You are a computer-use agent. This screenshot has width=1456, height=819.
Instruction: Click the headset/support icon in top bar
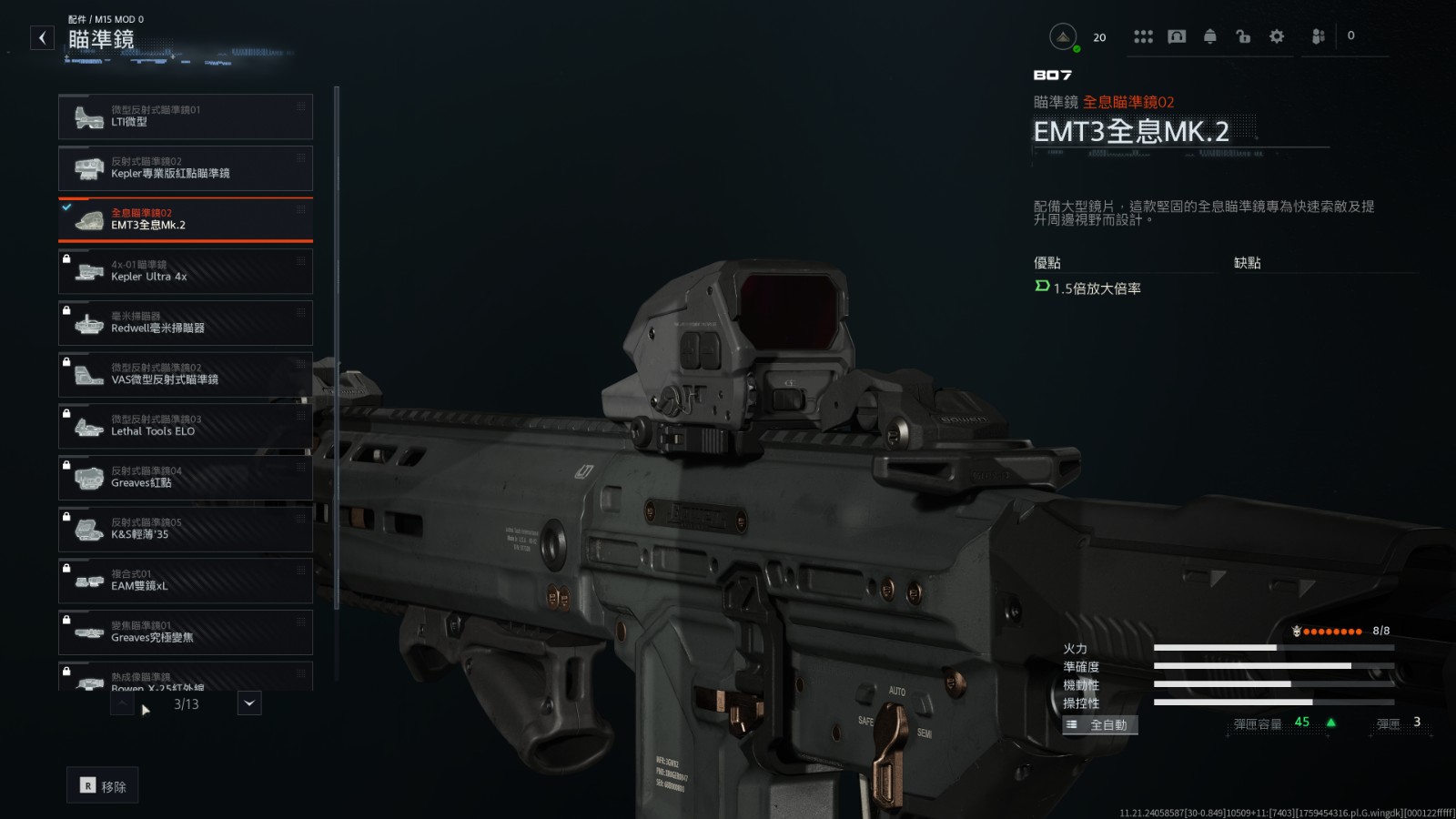pyautogui.click(x=1178, y=36)
